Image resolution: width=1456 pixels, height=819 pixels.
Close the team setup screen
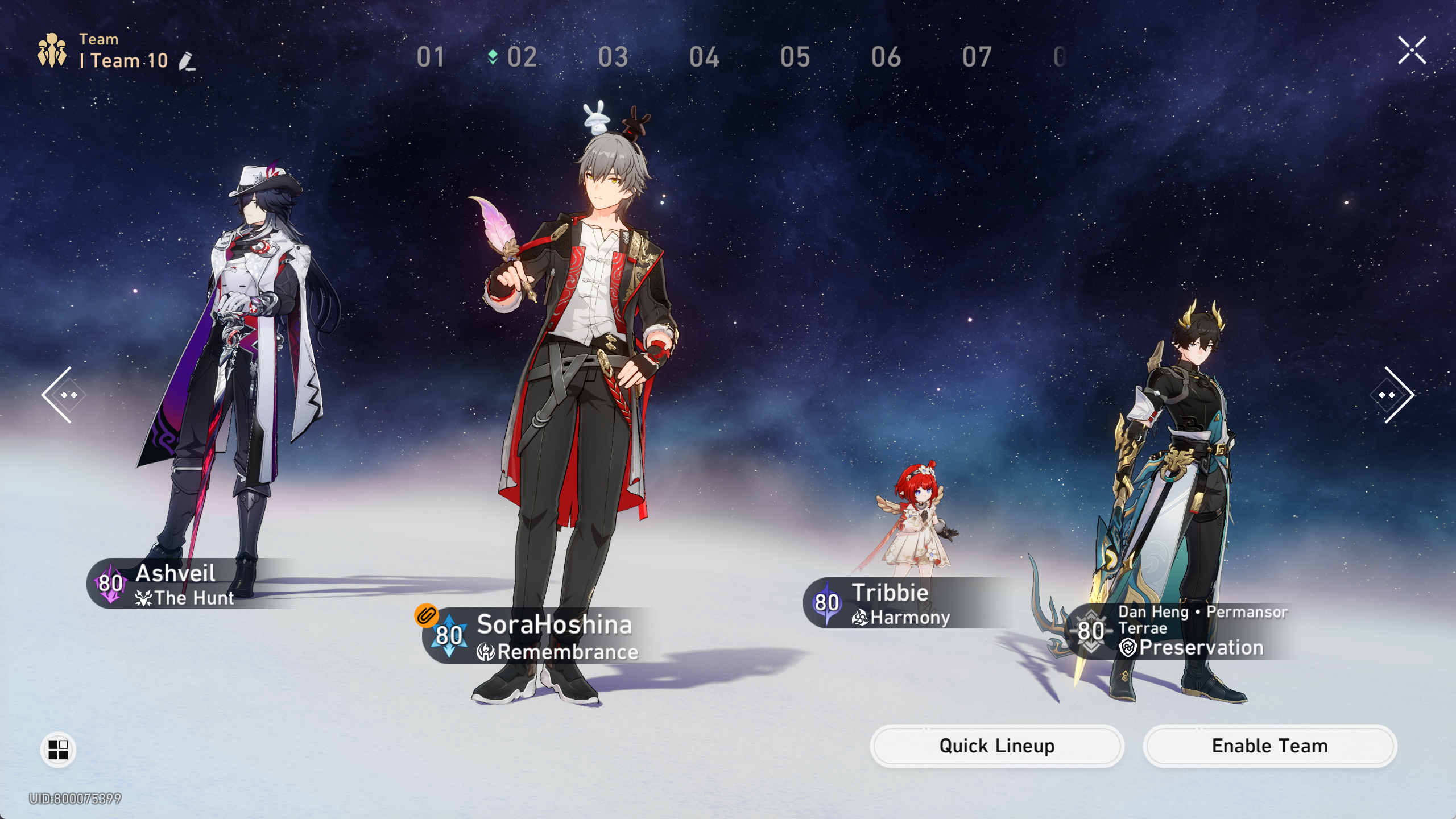(x=1412, y=51)
